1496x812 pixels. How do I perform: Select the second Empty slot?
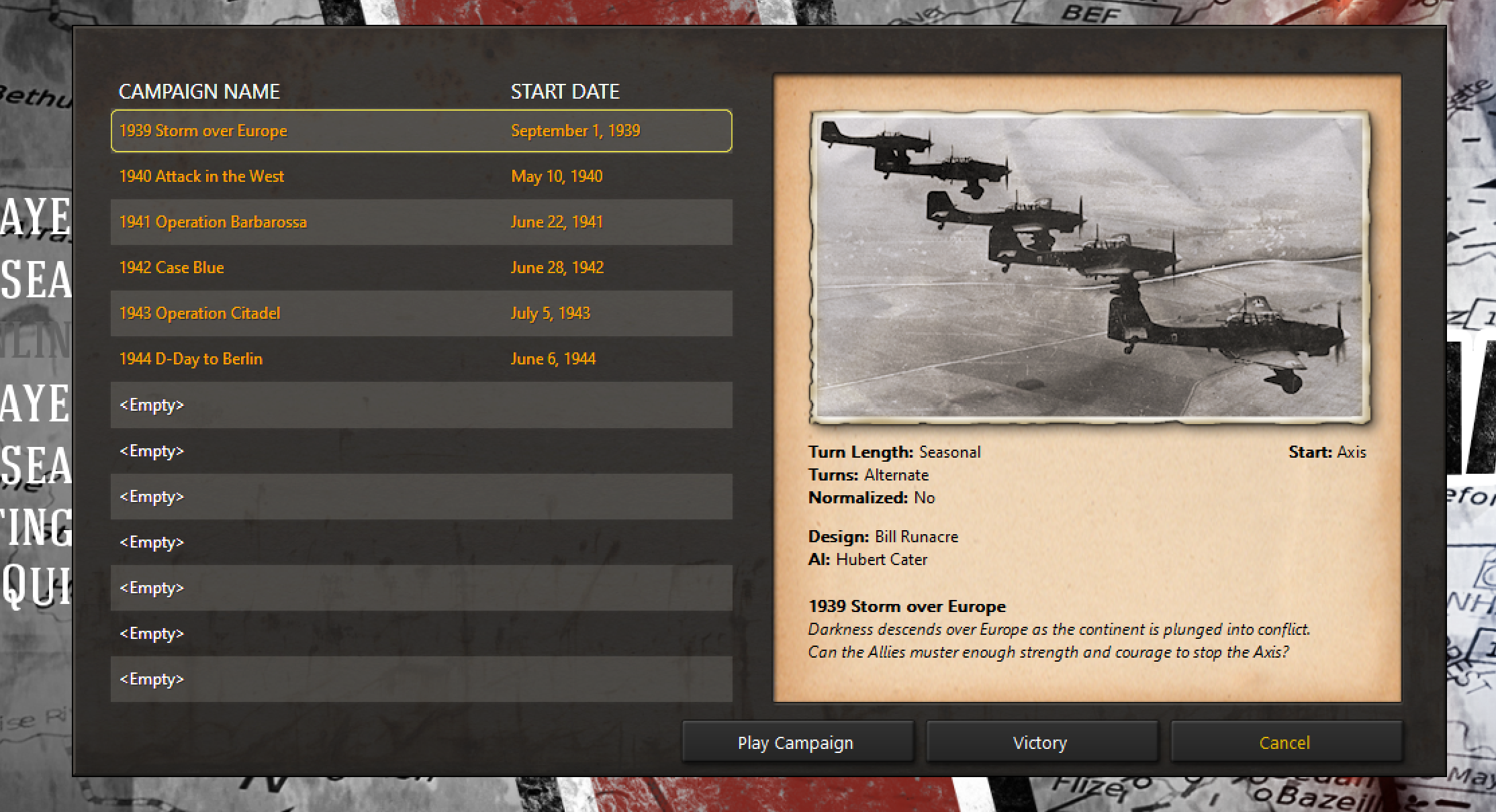(151, 450)
